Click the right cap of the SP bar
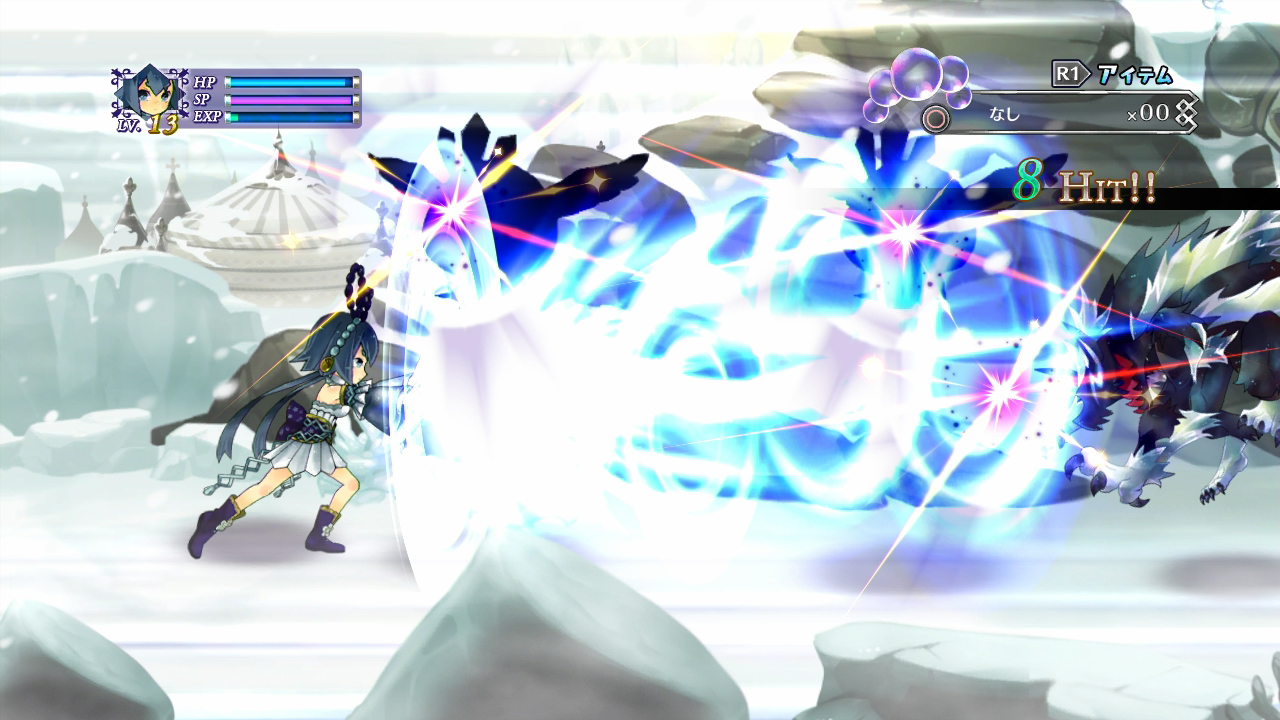Screen dimensions: 1280x720 (357, 100)
